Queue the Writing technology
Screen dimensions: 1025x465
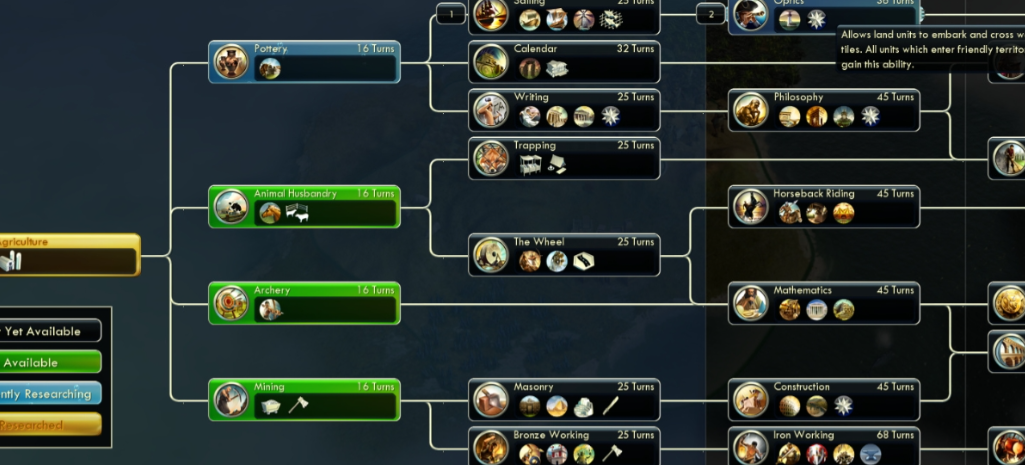(x=564, y=110)
